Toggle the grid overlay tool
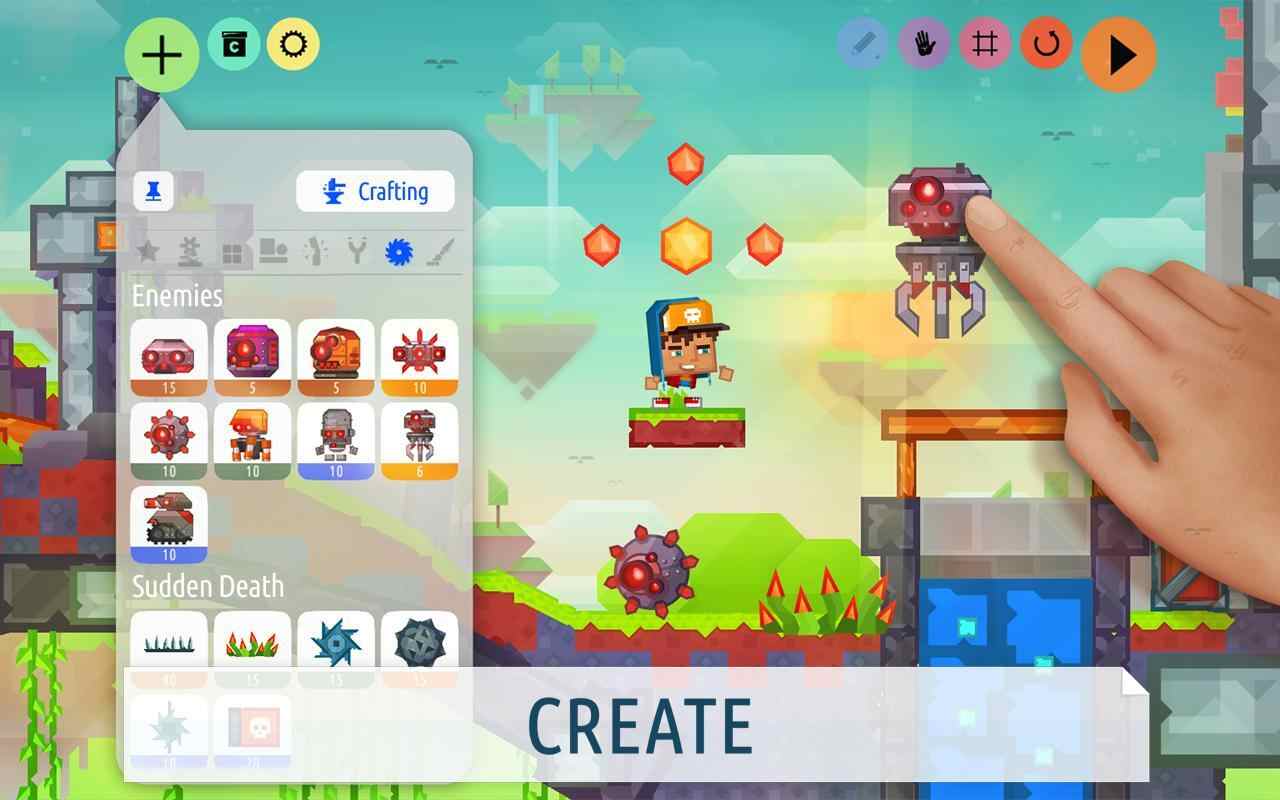1280x800 pixels. pyautogui.click(x=985, y=44)
